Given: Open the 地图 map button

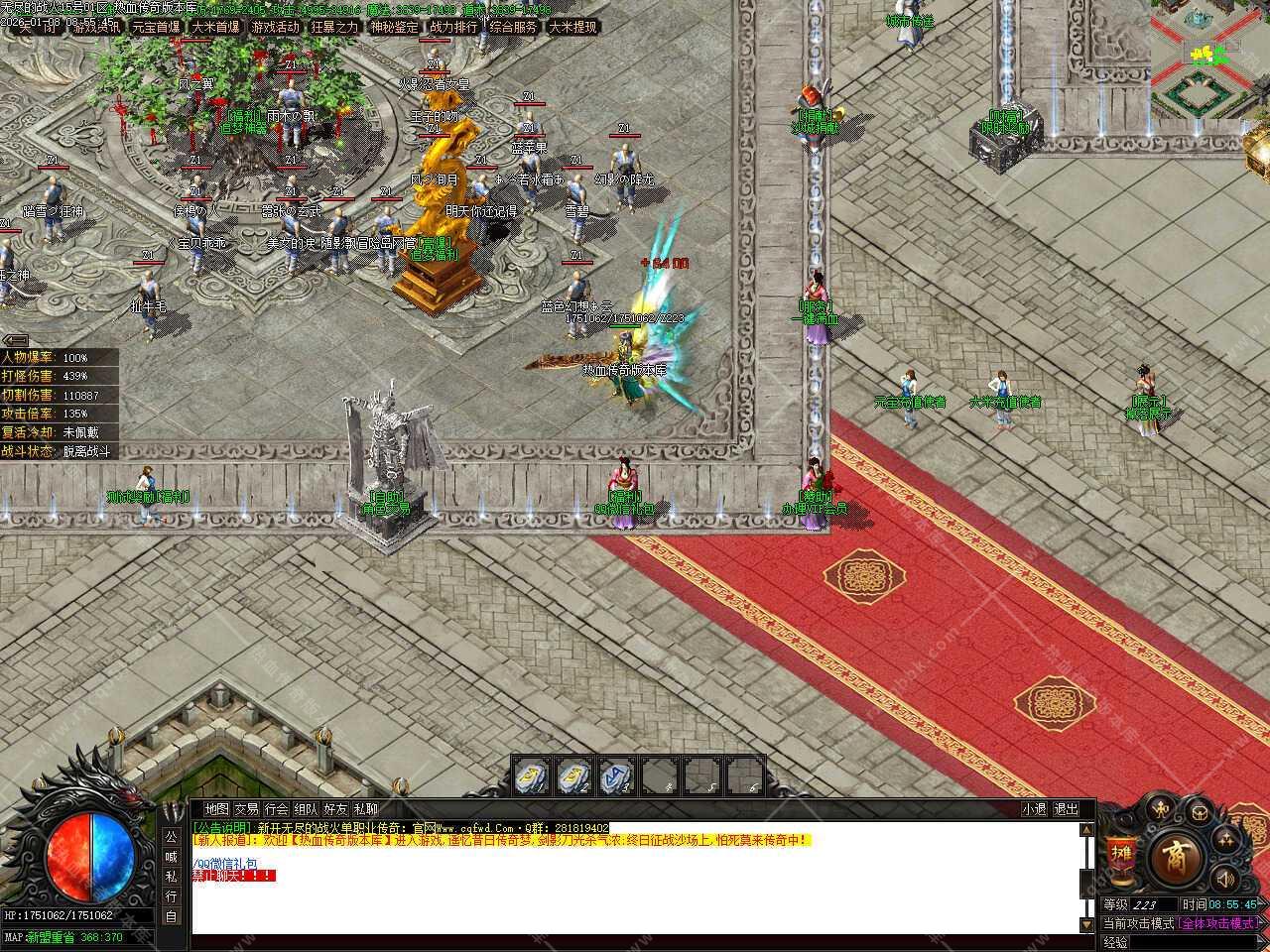Looking at the screenshot, I should (216, 809).
